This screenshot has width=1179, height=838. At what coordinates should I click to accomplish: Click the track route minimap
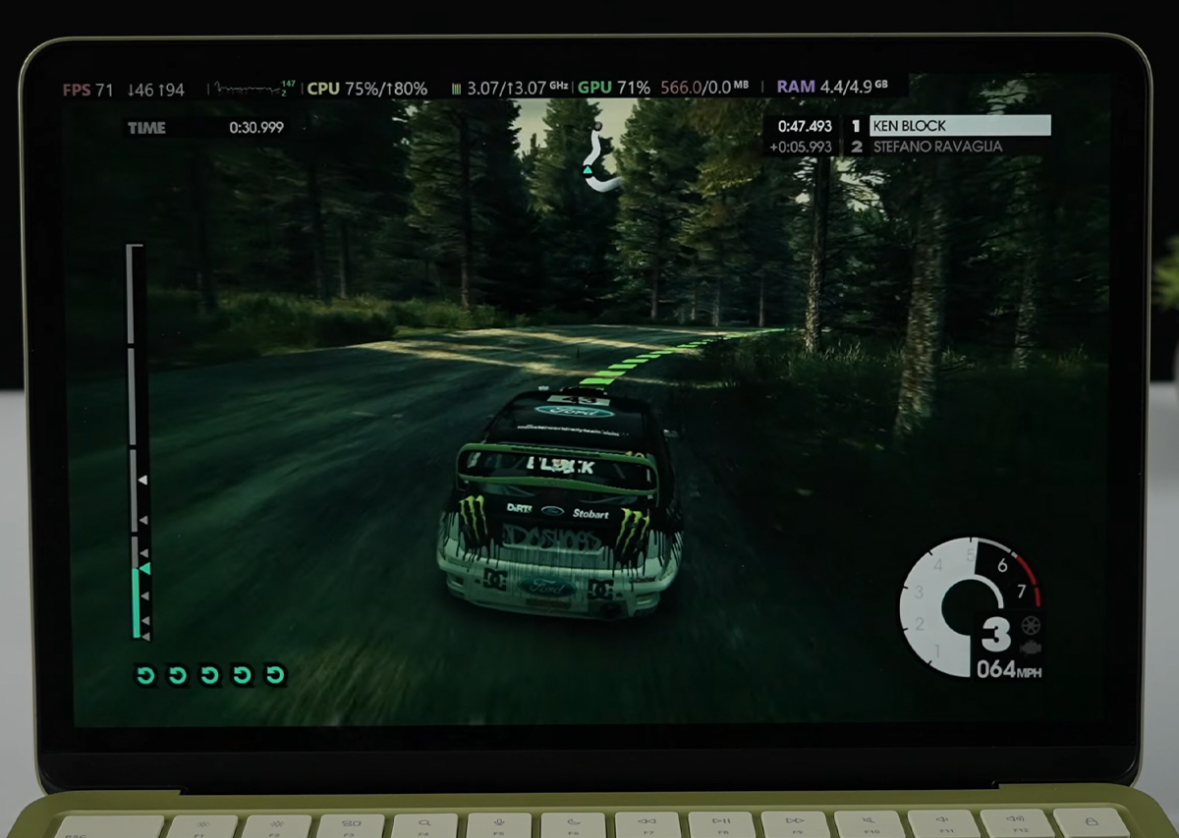coord(599,162)
